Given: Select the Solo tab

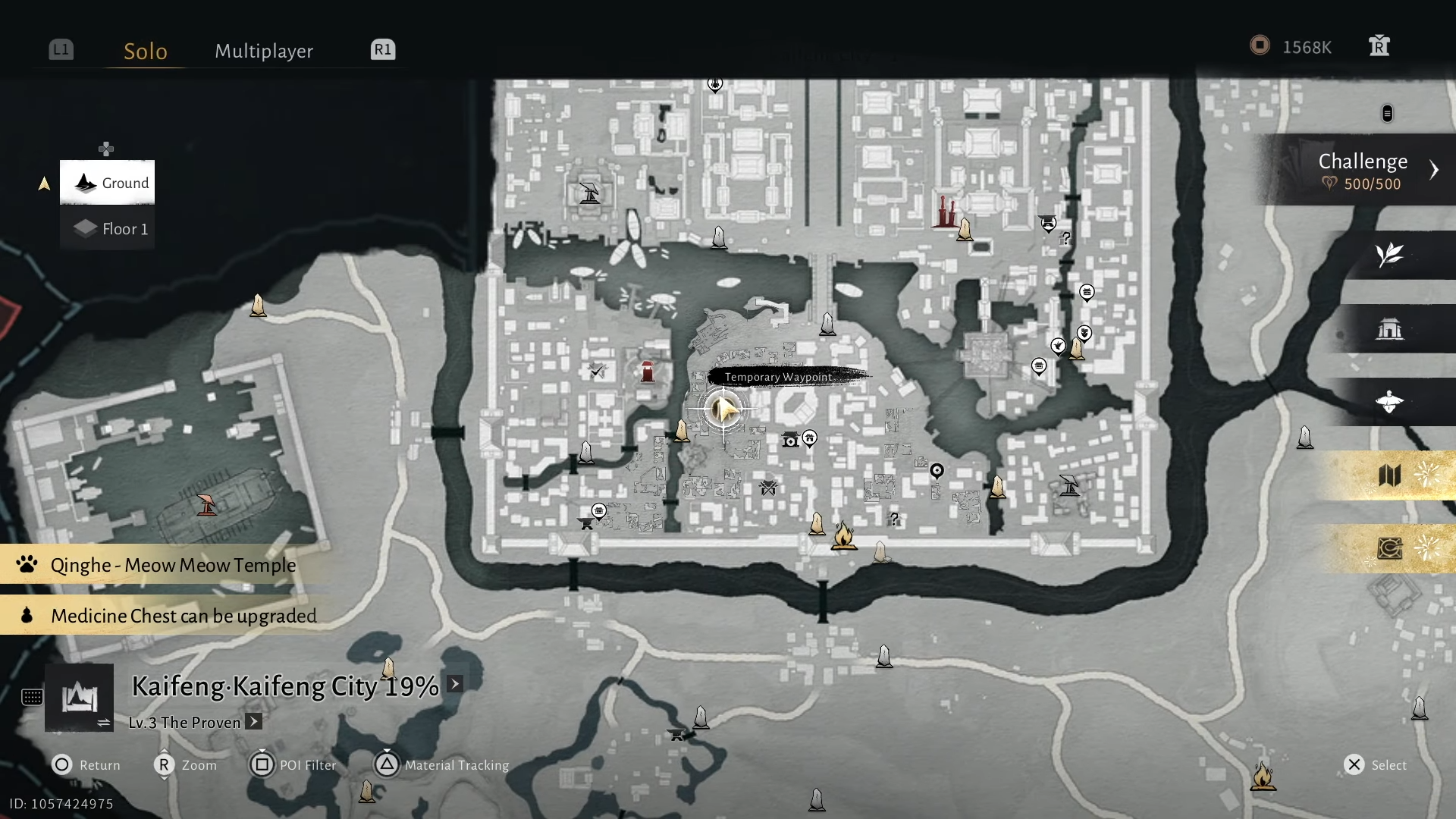Looking at the screenshot, I should (x=146, y=51).
